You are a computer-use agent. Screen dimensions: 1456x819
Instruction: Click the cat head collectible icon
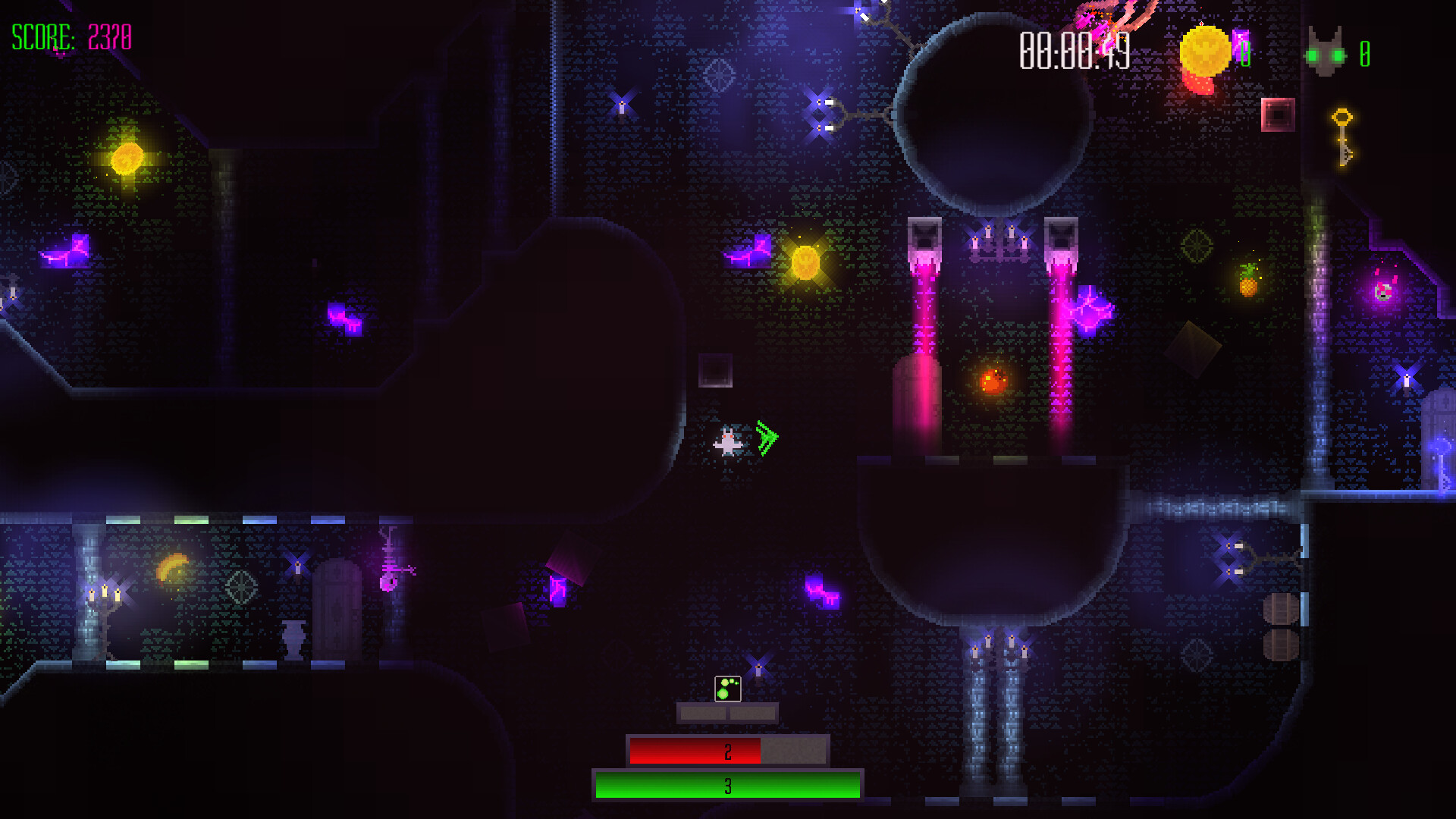[x=1326, y=52]
